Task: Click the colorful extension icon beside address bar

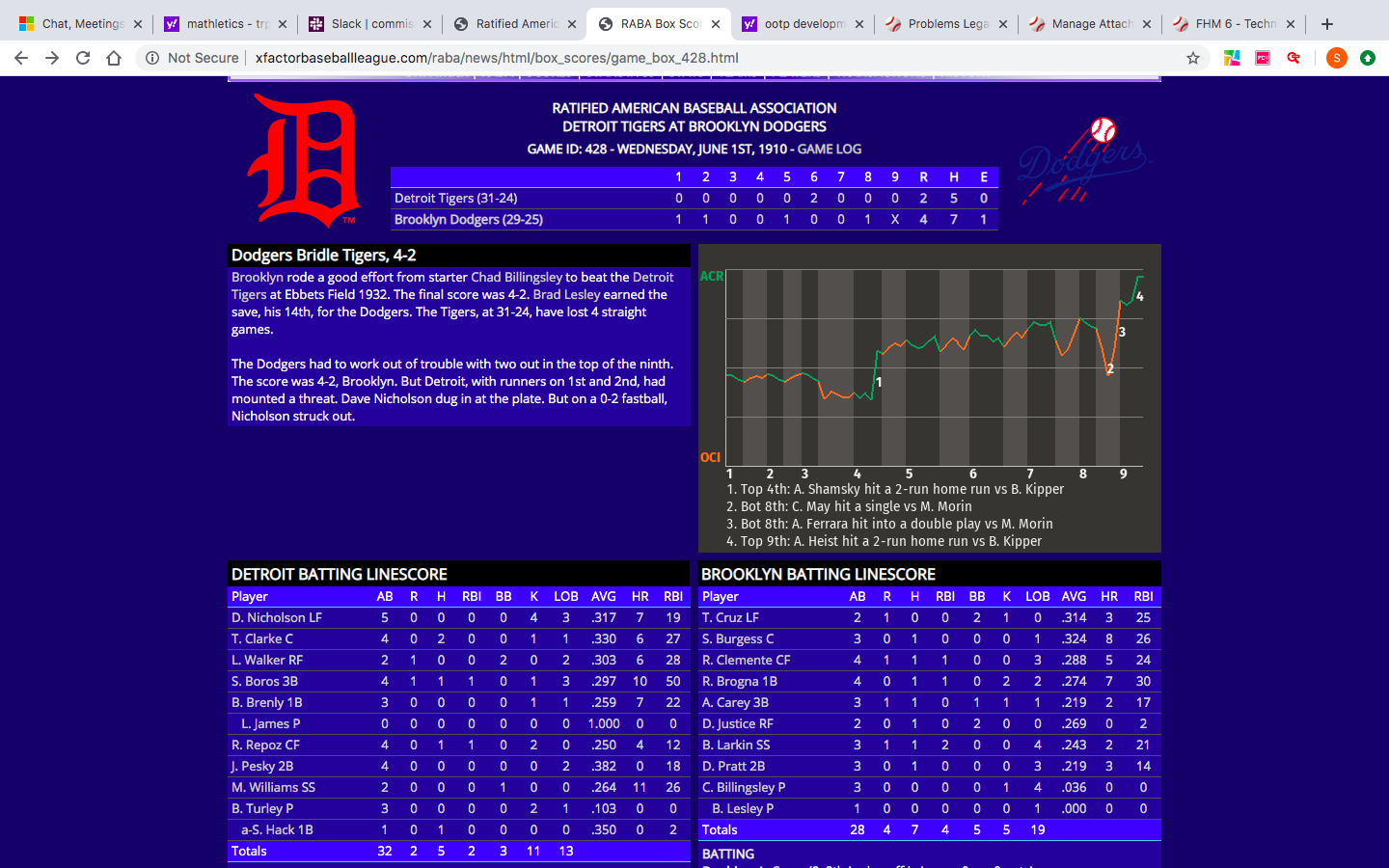Action: pyautogui.click(x=1231, y=57)
